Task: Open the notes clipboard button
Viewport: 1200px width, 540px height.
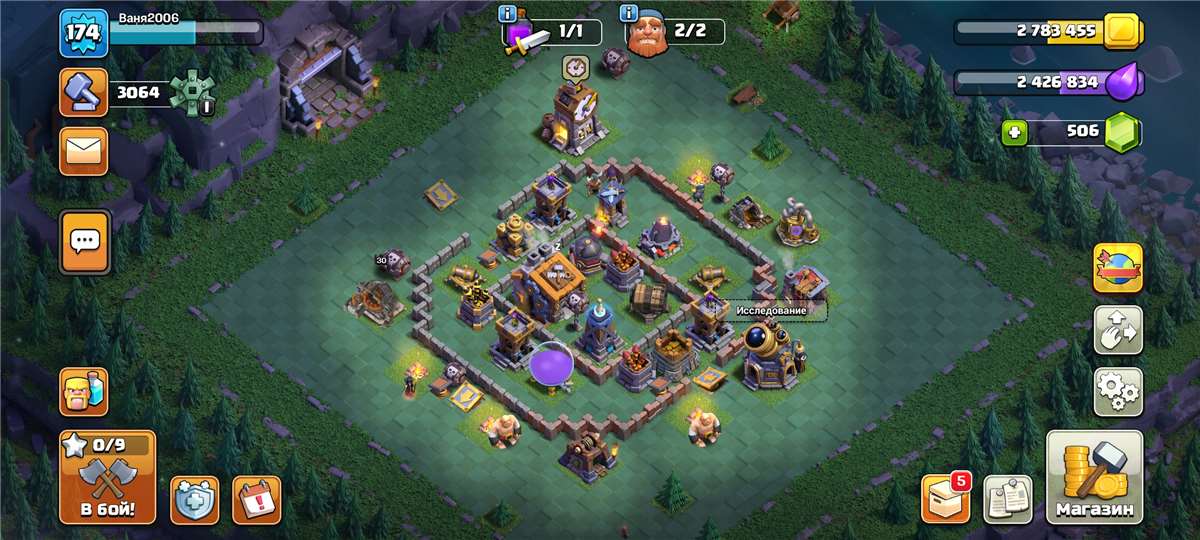Action: click(1008, 499)
